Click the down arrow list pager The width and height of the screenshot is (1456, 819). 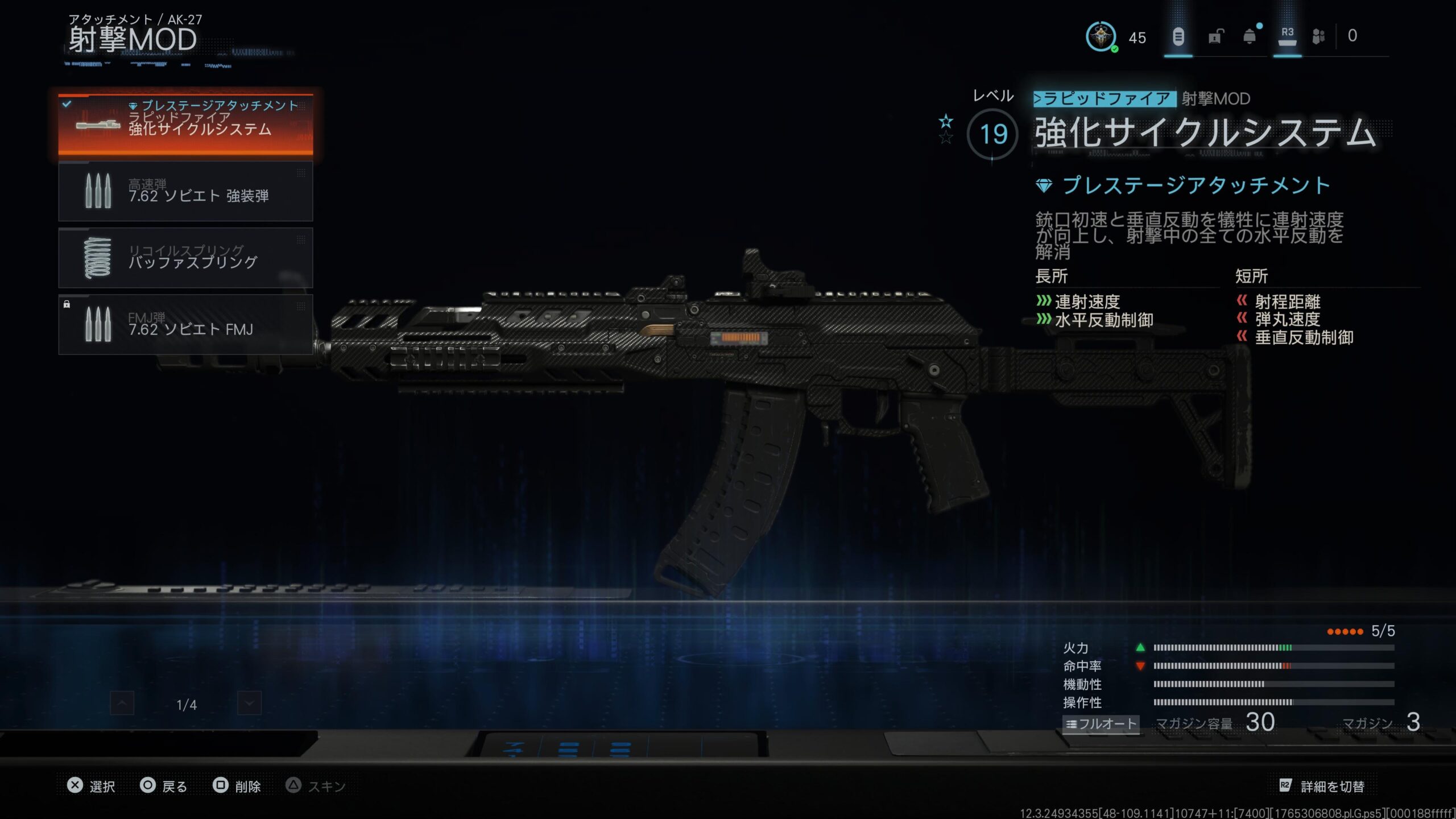[x=249, y=704]
